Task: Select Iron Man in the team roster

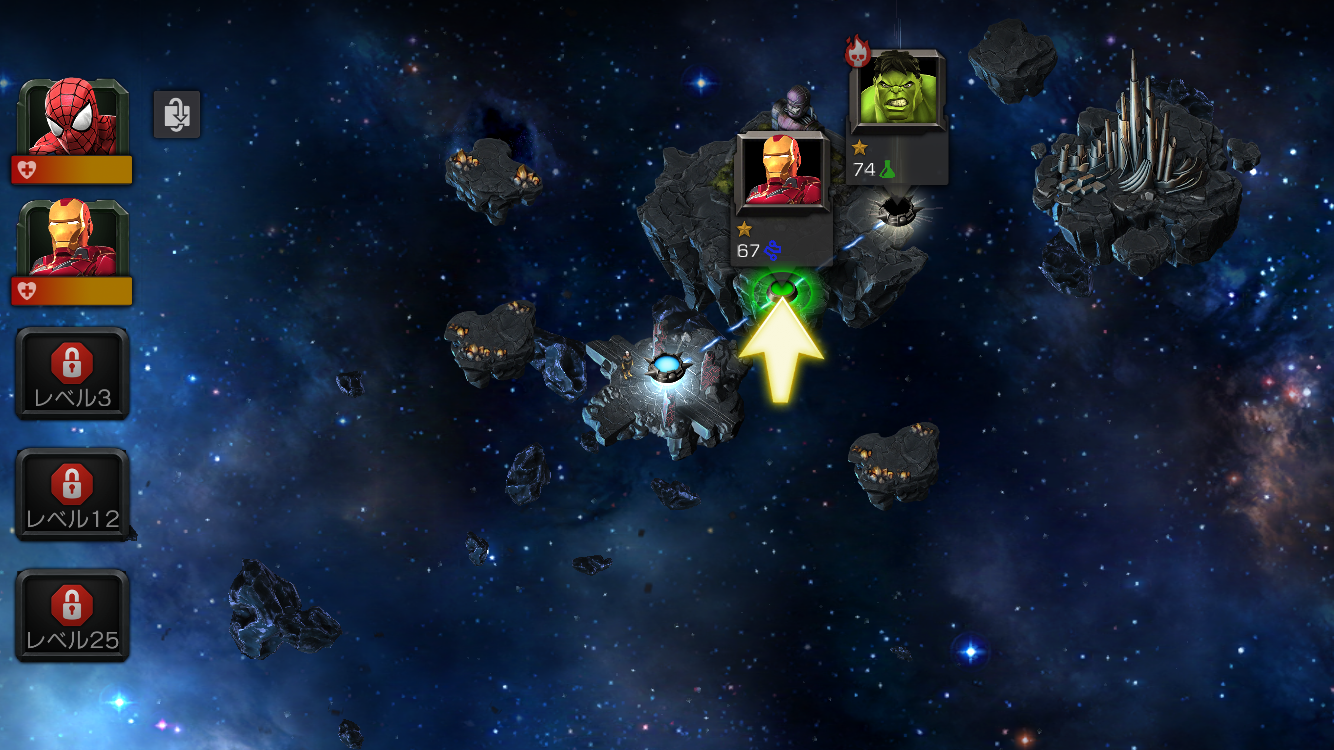Action: pyautogui.click(x=73, y=251)
